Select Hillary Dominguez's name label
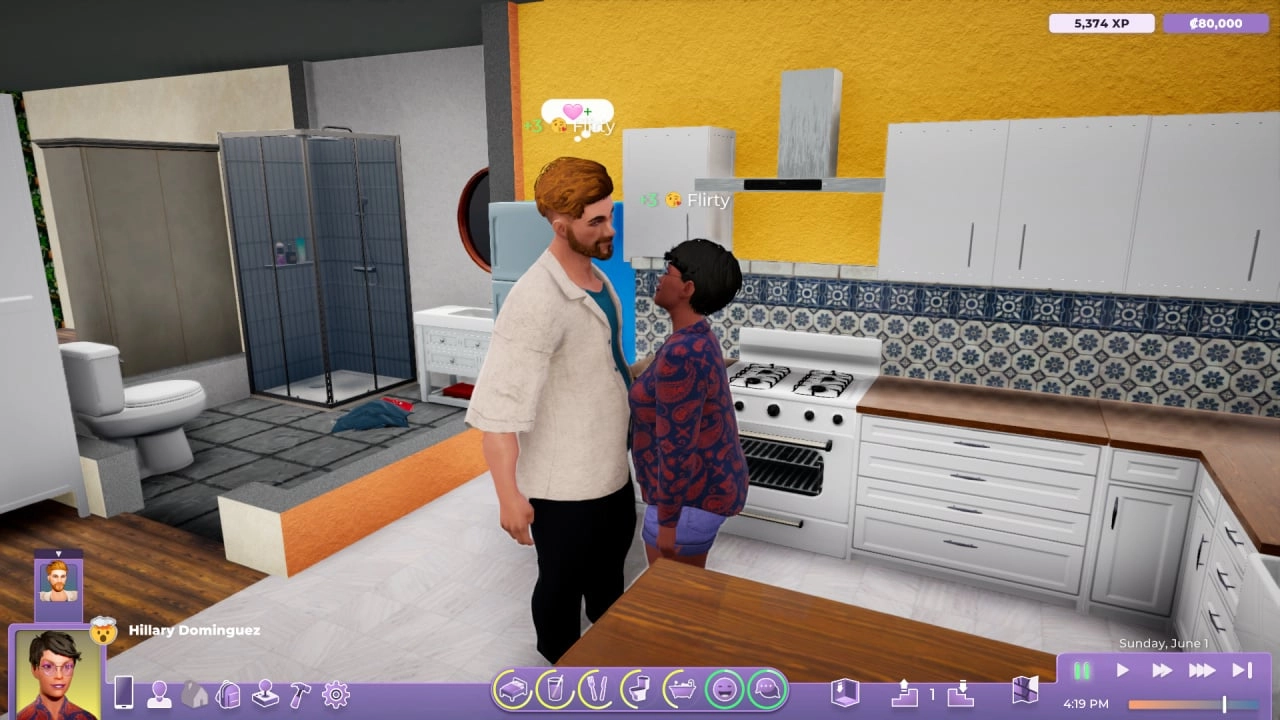Screen dimensions: 1280x720 click(193, 630)
